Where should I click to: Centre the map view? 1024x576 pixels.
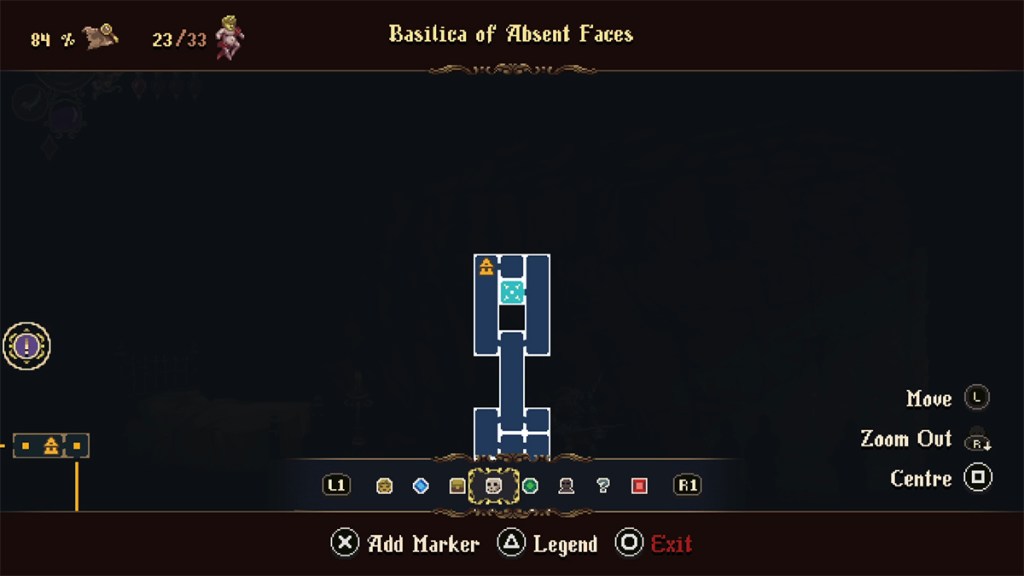click(x=977, y=478)
